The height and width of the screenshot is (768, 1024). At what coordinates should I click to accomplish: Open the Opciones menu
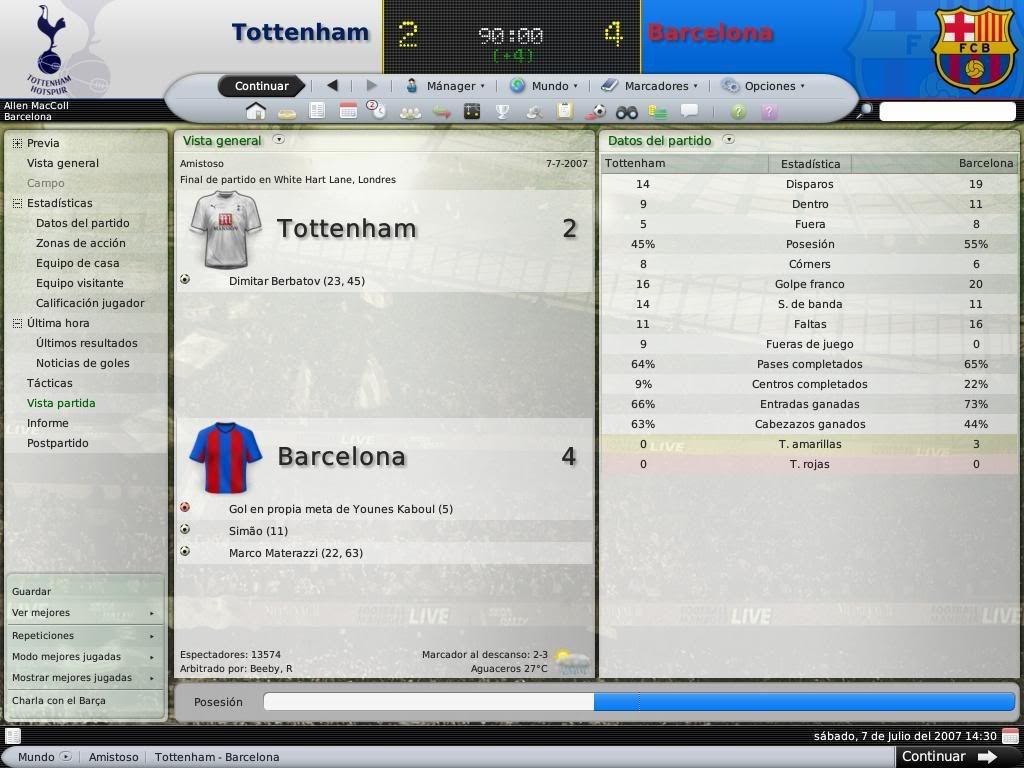(763, 86)
